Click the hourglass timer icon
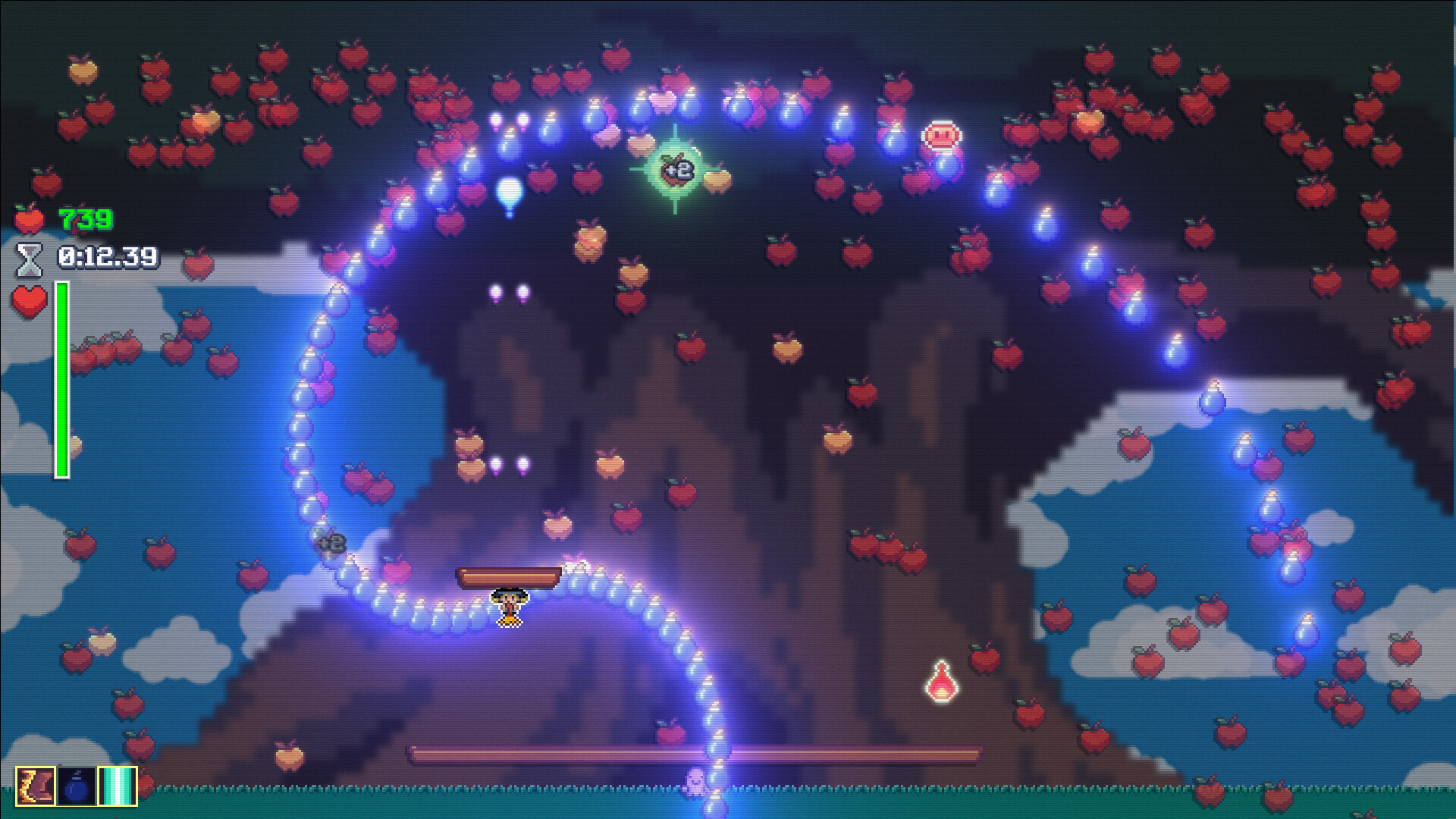The image size is (1456, 819). tap(29, 258)
